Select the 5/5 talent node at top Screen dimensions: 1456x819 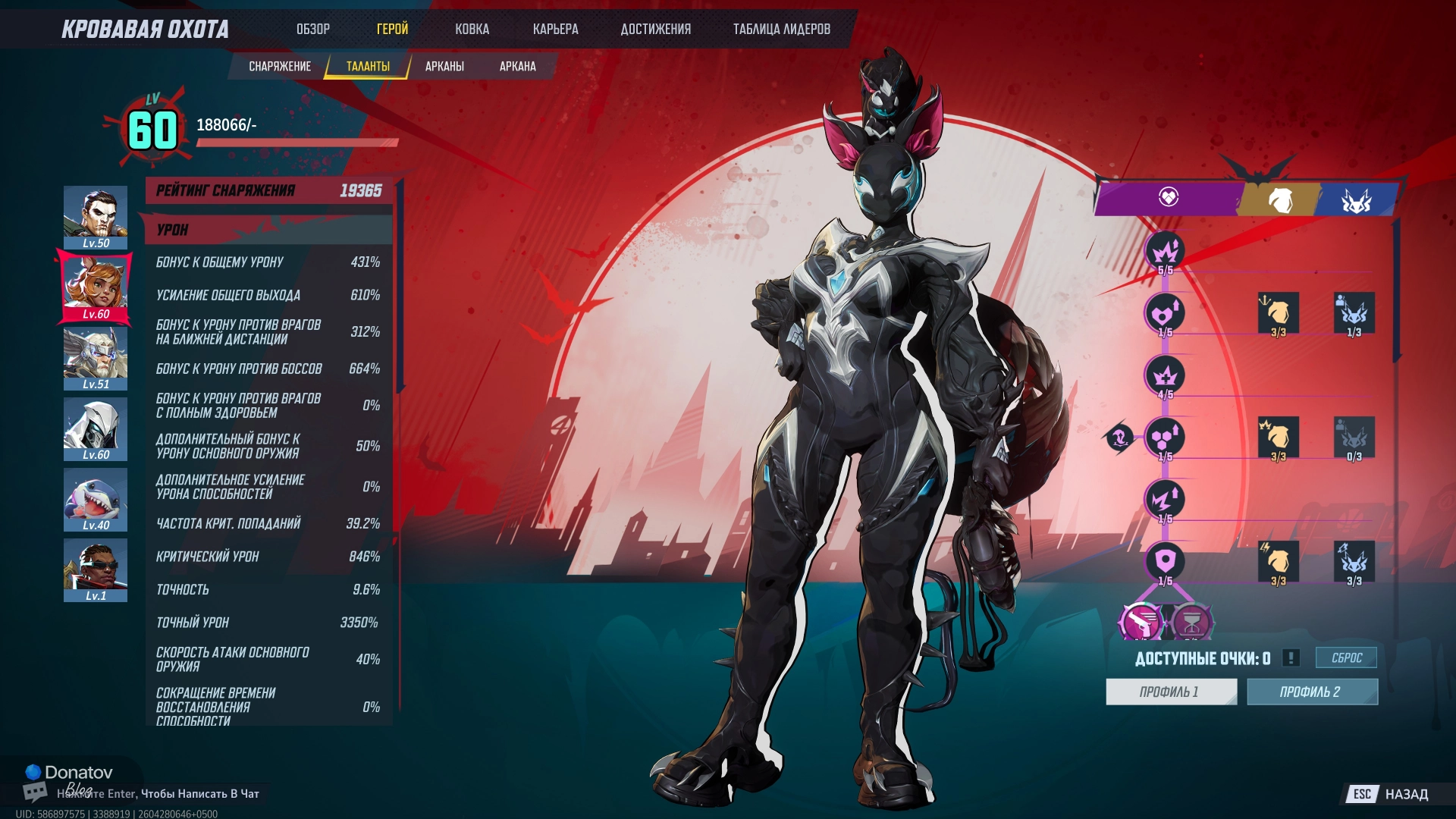1165,252
